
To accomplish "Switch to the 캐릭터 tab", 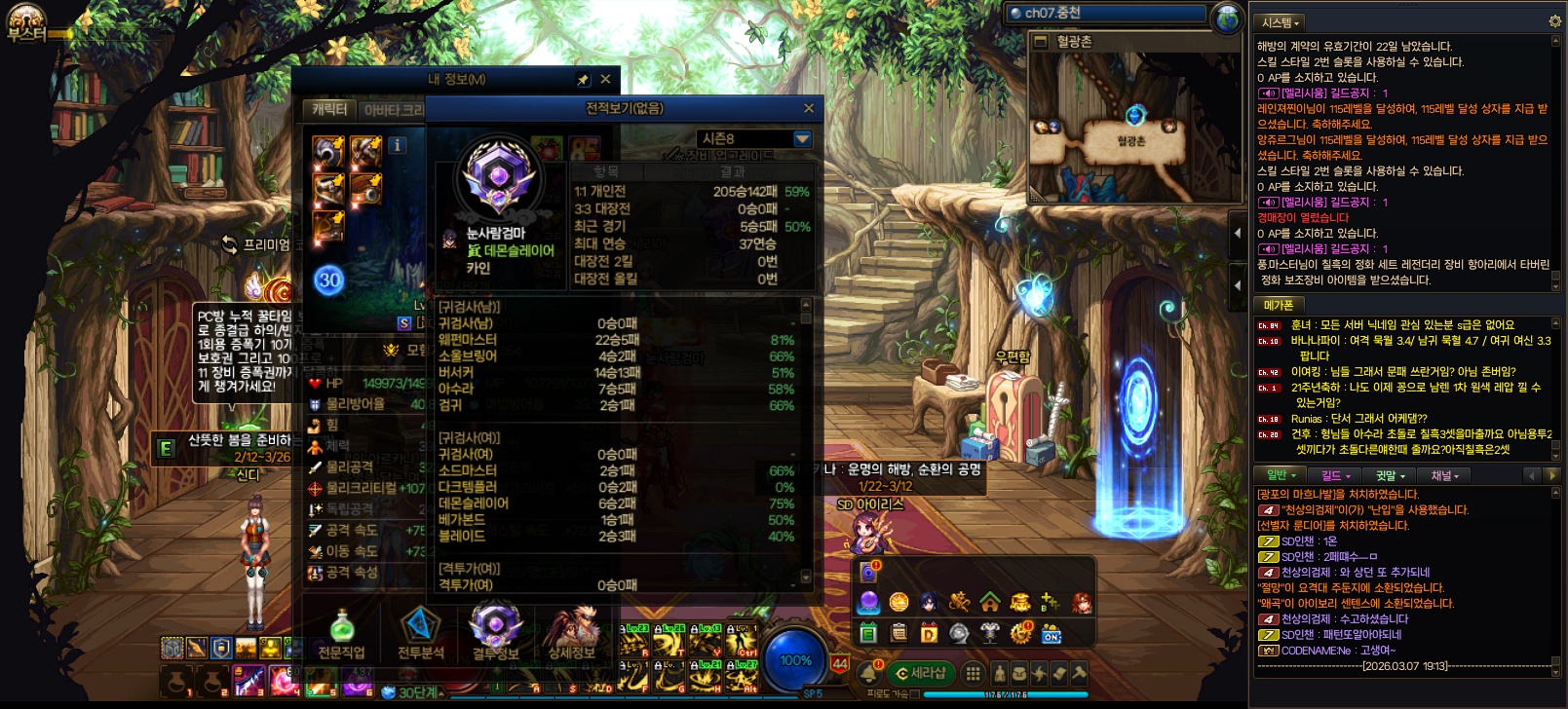I will [329, 110].
